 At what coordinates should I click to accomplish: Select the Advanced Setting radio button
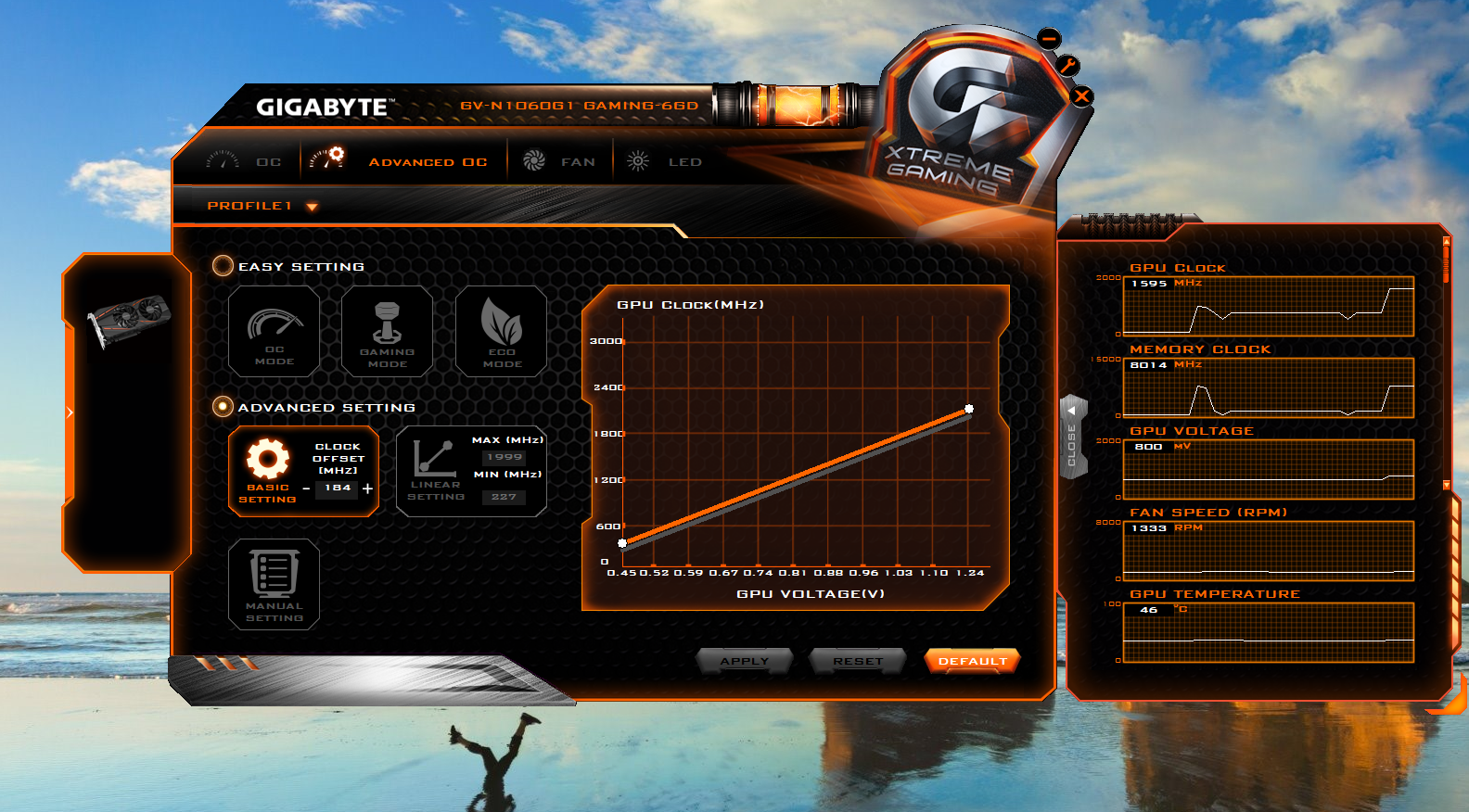223,406
